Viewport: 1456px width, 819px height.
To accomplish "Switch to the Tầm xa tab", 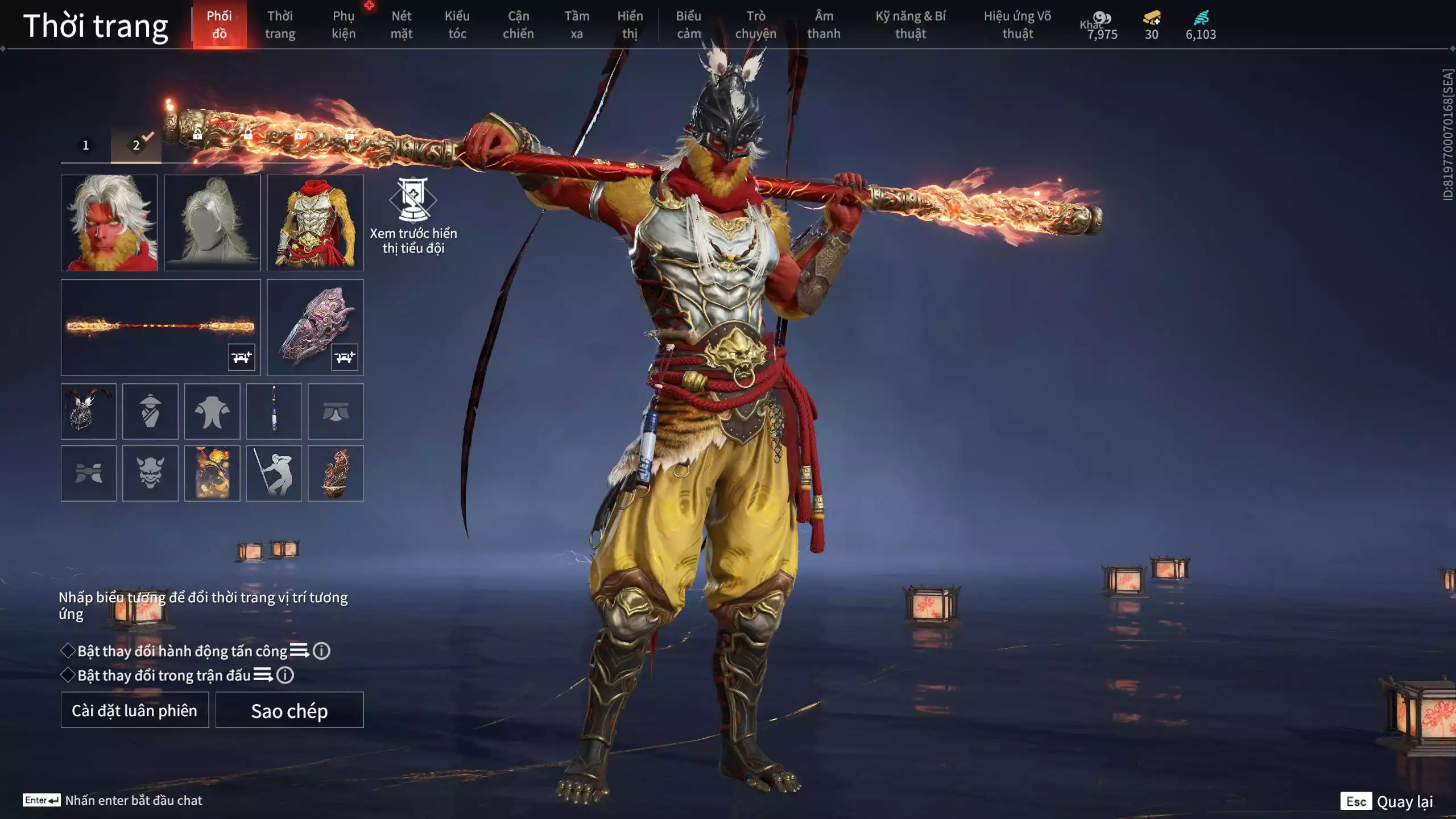I will tap(577, 24).
